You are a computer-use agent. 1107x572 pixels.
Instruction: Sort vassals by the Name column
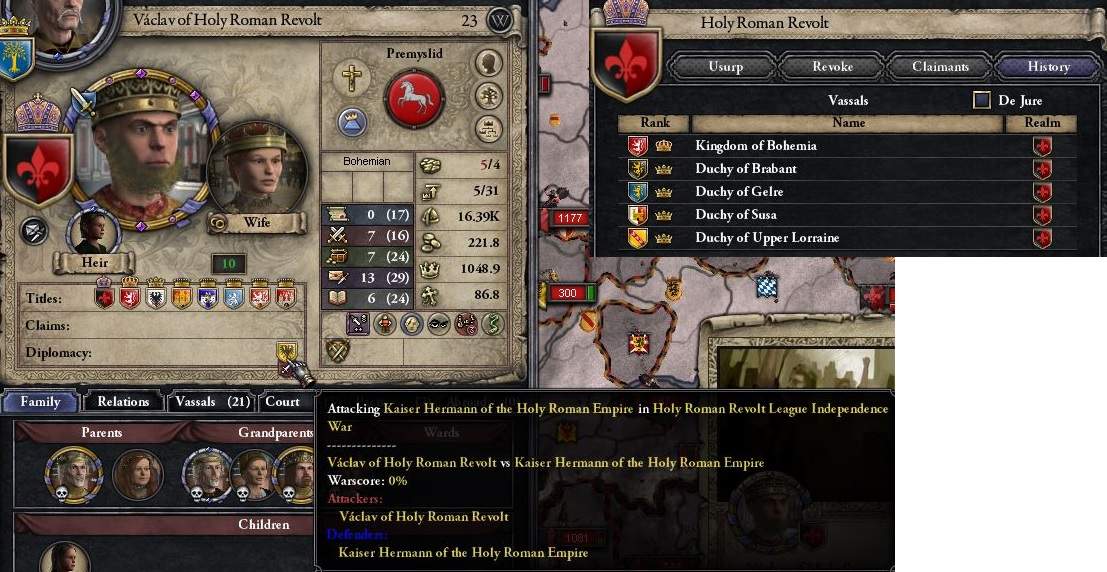pos(847,123)
